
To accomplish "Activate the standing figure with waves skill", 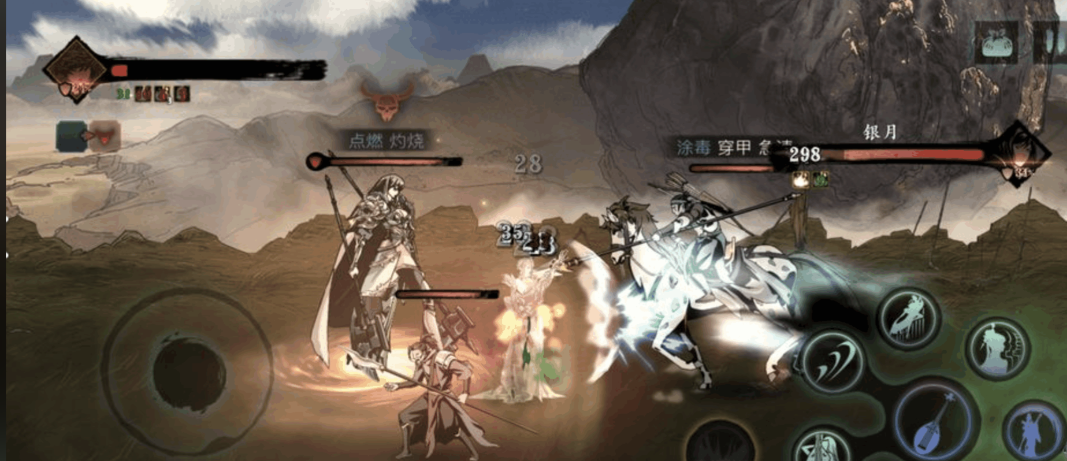I will (x=997, y=348).
